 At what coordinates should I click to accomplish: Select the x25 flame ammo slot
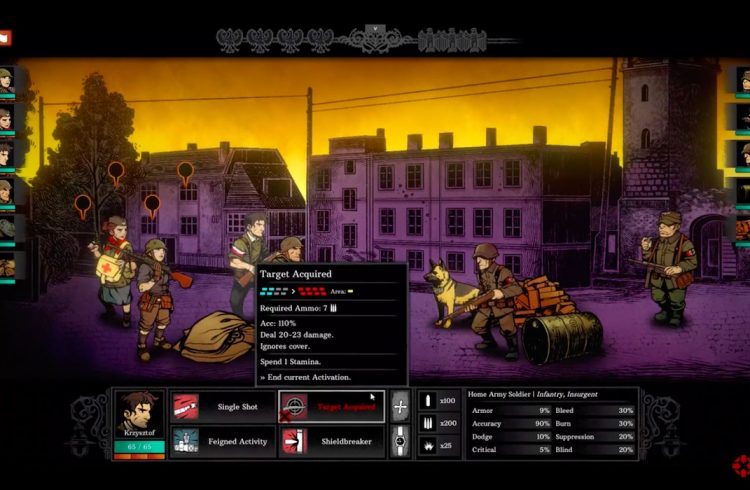(439, 445)
